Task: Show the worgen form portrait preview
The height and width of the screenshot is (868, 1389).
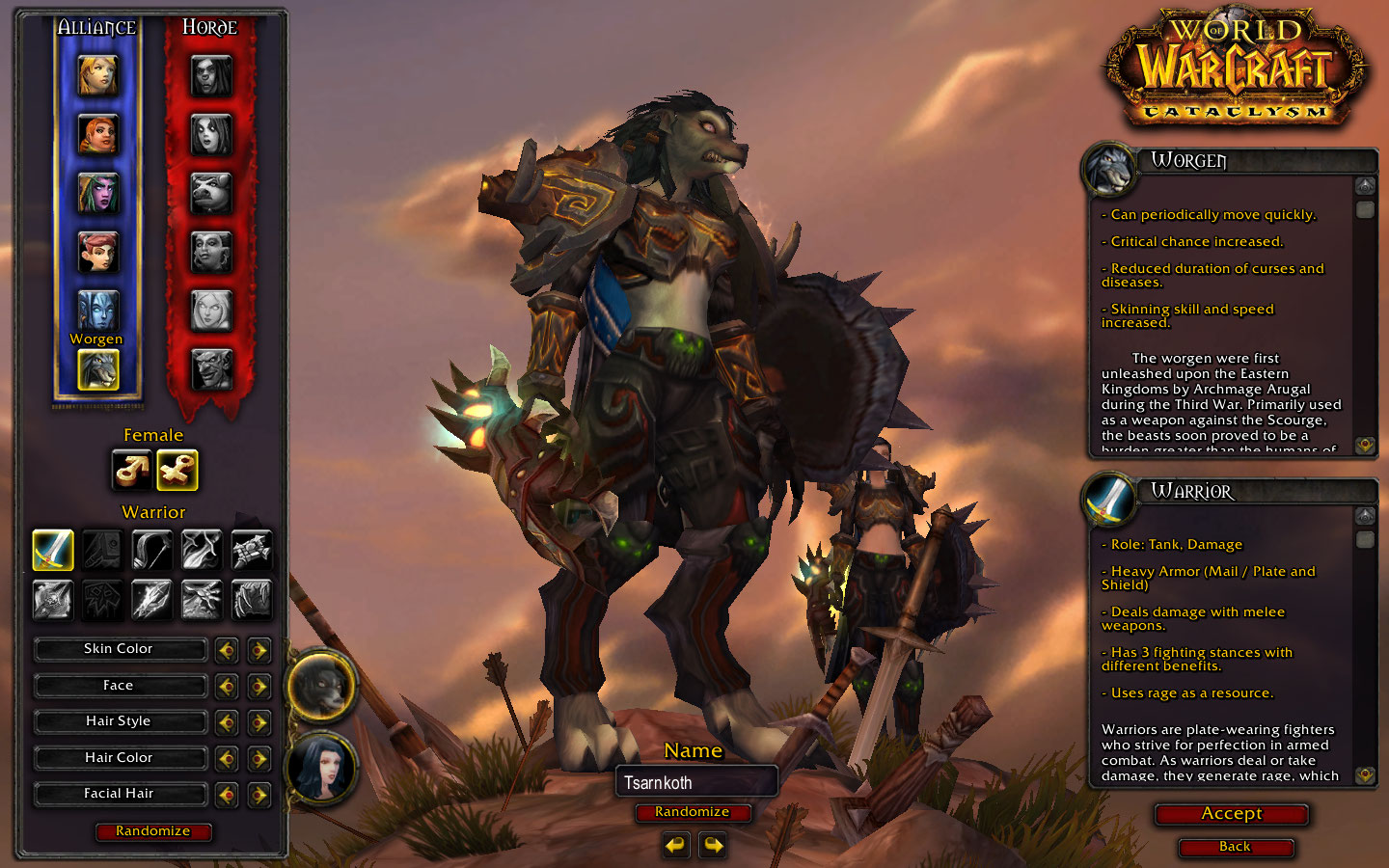Action: click(321, 687)
